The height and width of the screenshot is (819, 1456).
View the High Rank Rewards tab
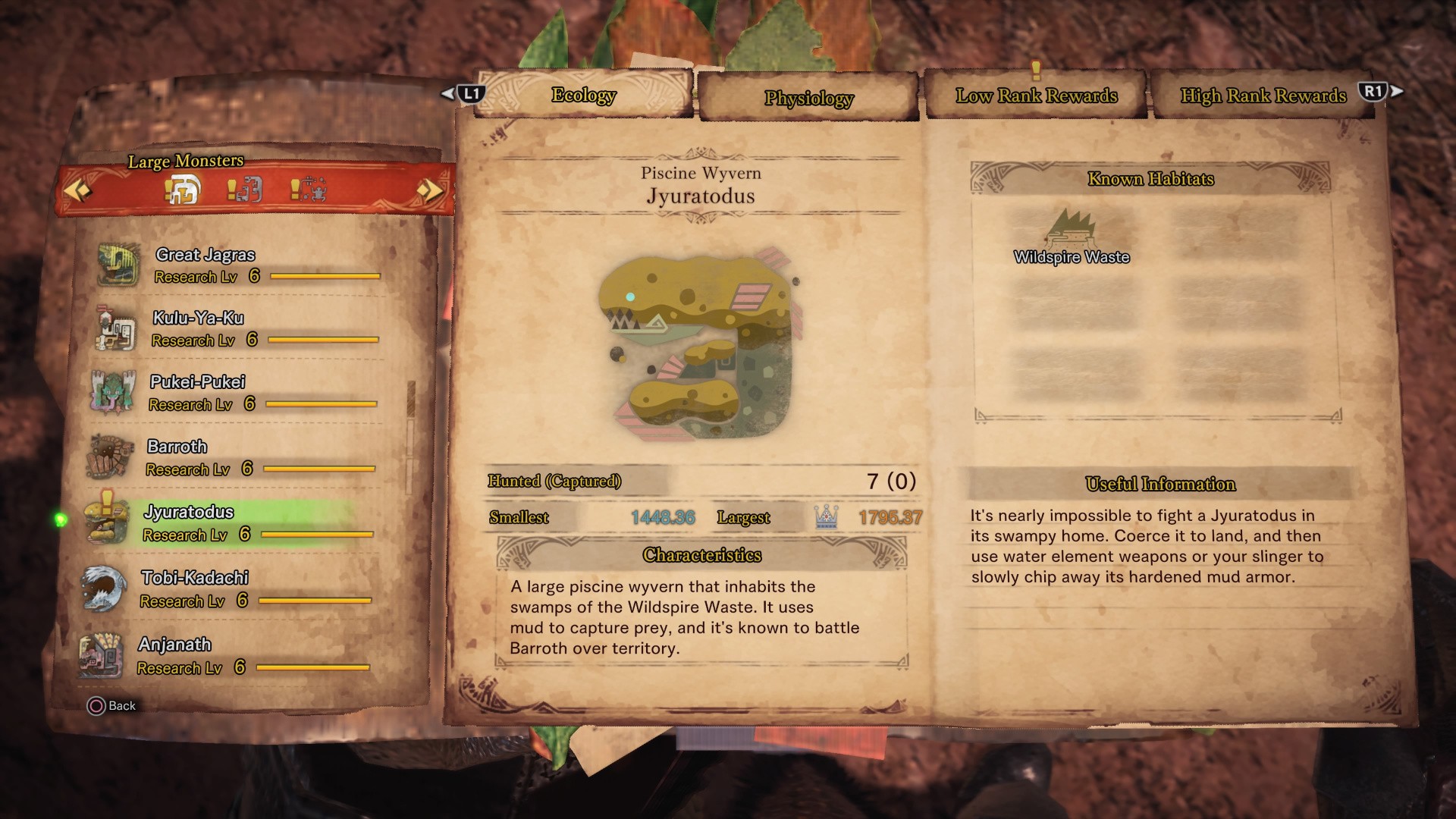pyautogui.click(x=1263, y=96)
